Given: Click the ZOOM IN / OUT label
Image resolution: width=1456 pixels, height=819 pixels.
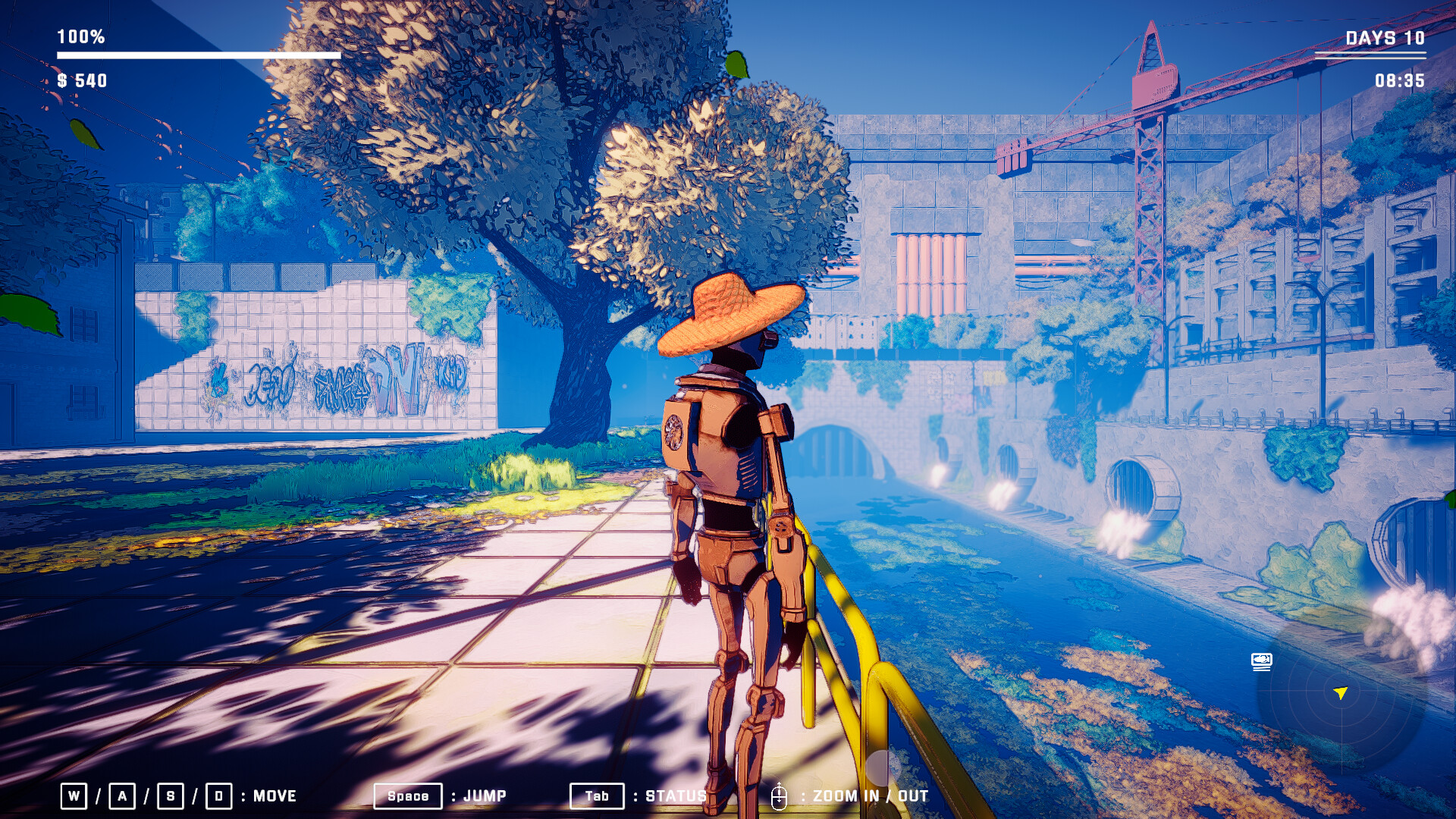Looking at the screenshot, I should tap(869, 796).
